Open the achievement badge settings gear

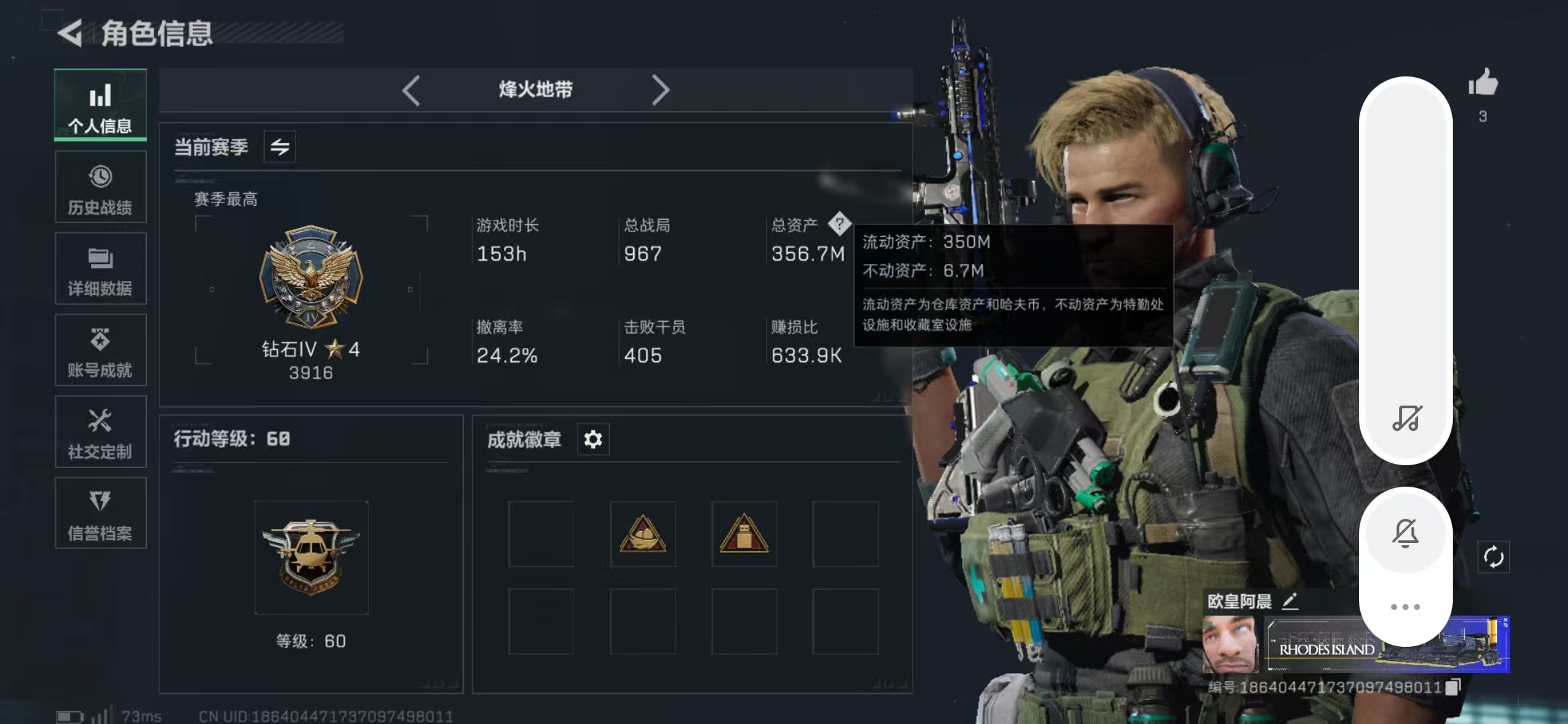point(592,439)
